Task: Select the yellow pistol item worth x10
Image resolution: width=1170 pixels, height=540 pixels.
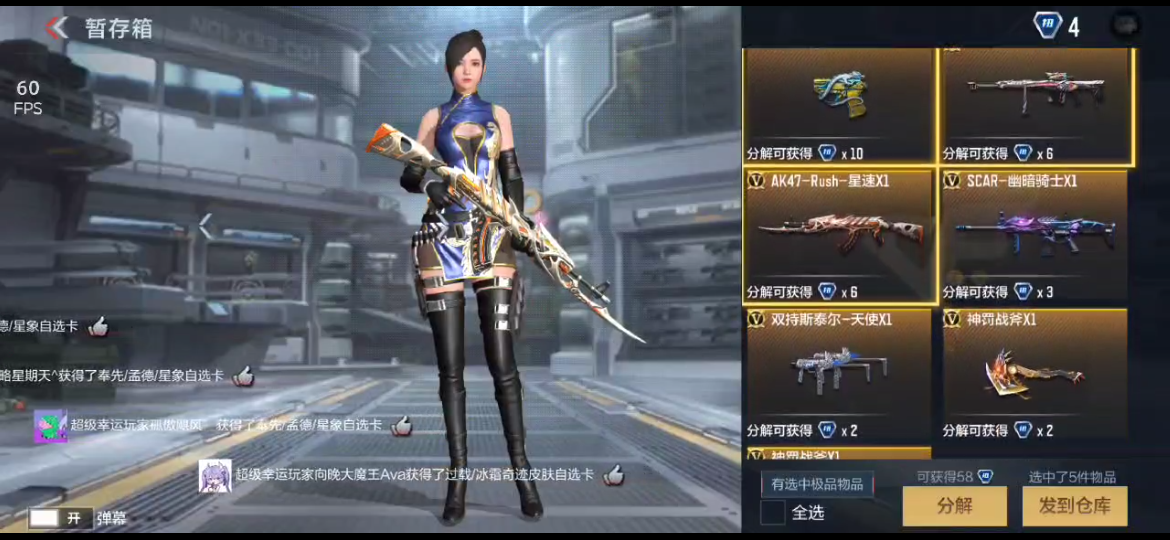Action: [x=839, y=104]
